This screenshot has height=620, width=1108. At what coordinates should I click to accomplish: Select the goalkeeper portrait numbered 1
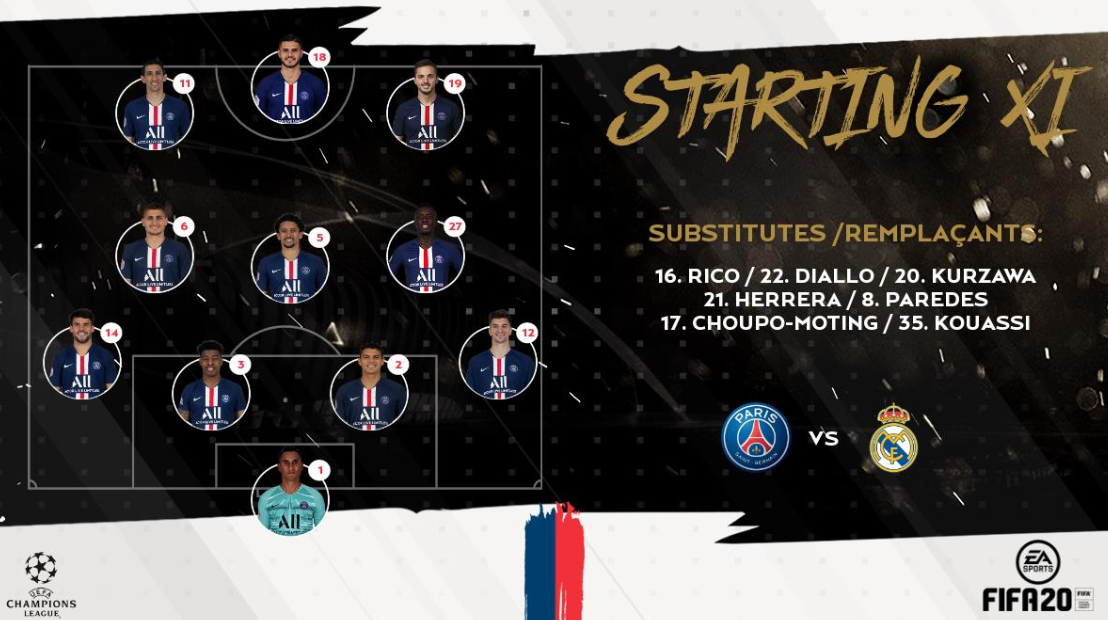290,497
